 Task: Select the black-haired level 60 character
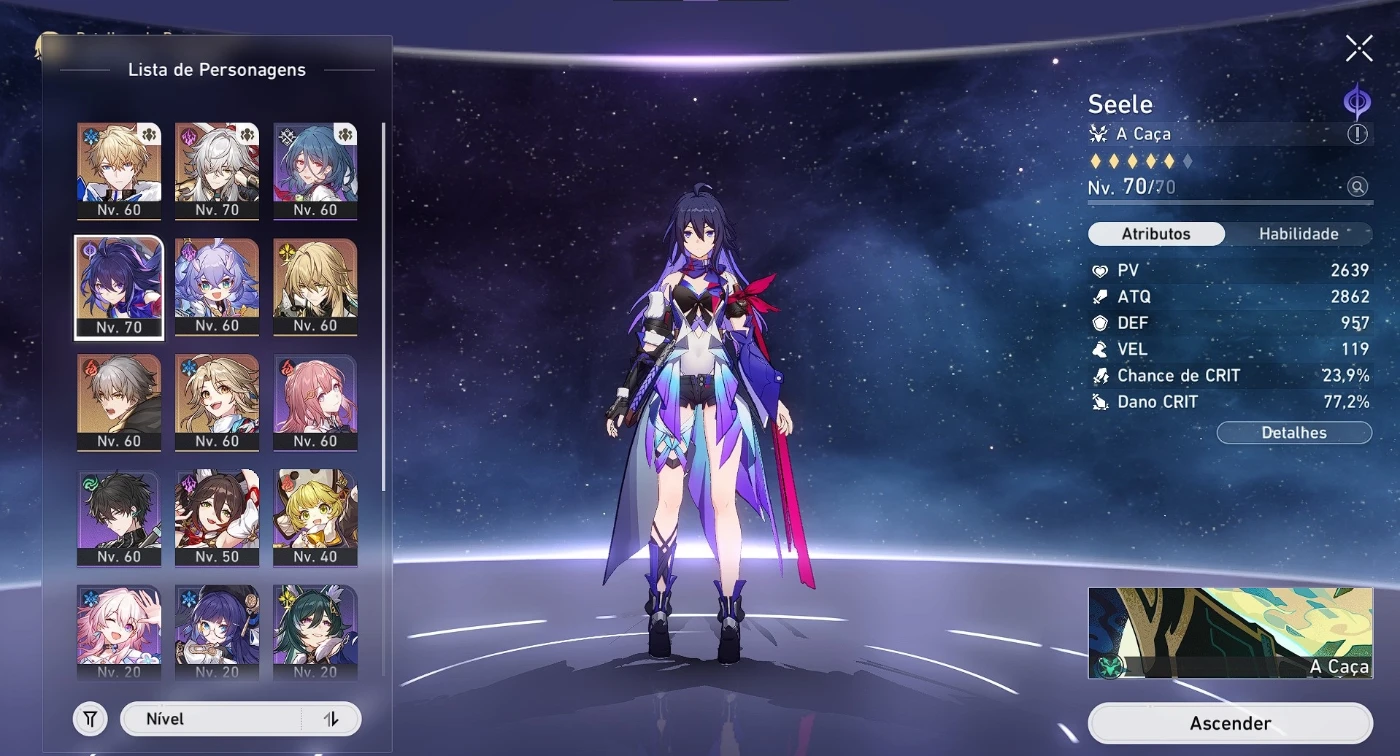coord(119,516)
